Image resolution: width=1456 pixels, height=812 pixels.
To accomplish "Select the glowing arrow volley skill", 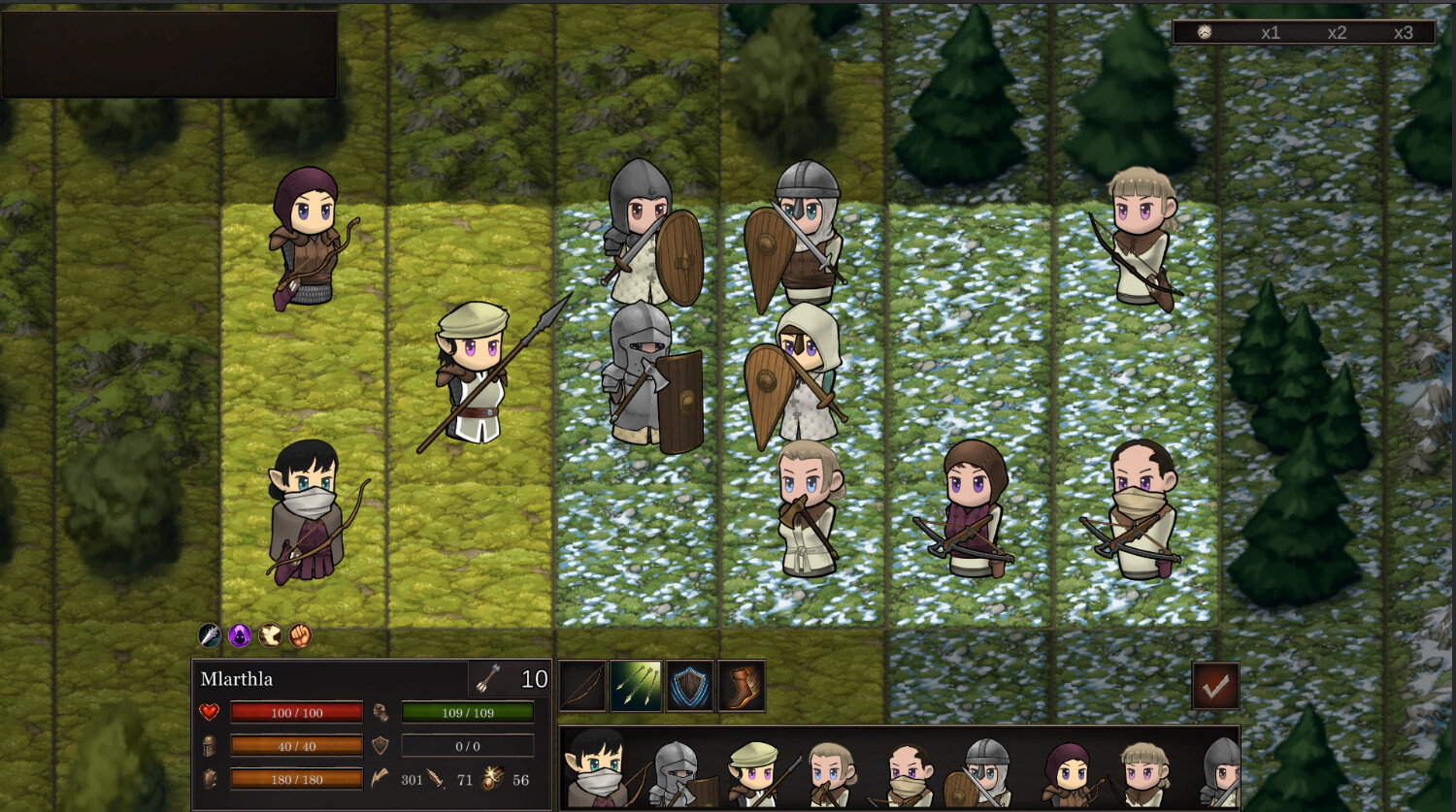I will (637, 686).
